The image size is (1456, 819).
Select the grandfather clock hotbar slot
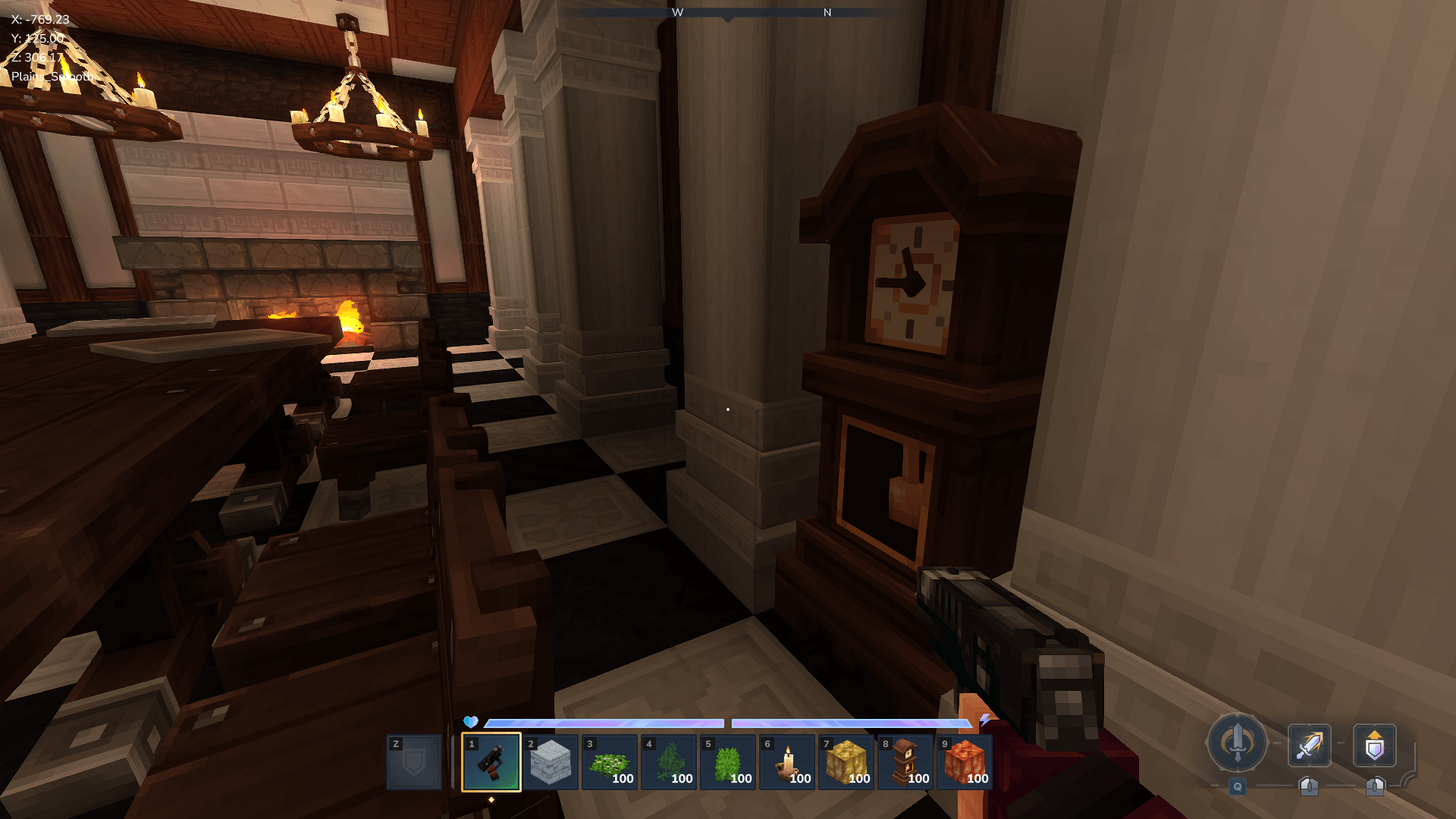(x=905, y=762)
